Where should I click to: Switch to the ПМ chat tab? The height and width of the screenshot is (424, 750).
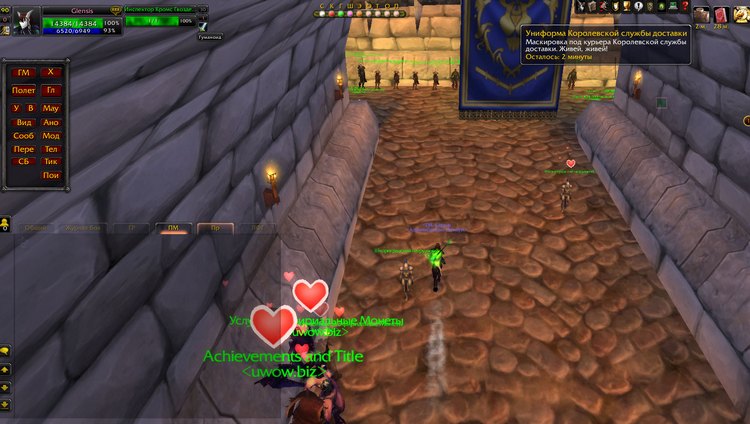pos(173,228)
